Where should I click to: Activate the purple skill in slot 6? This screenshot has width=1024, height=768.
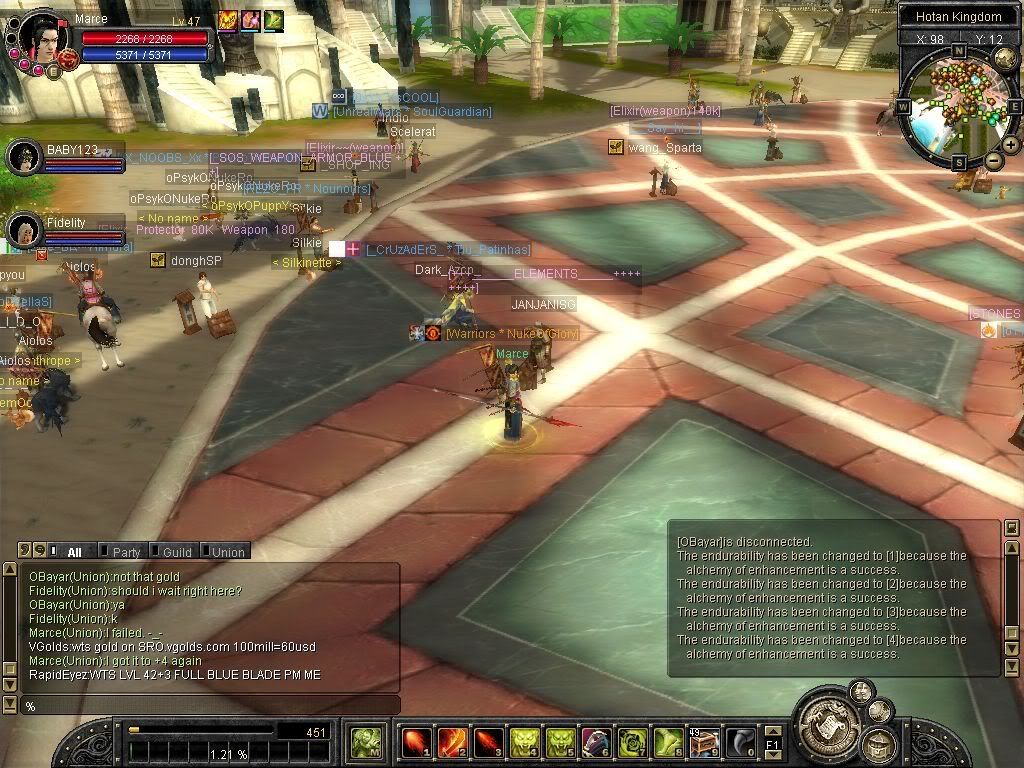[596, 742]
